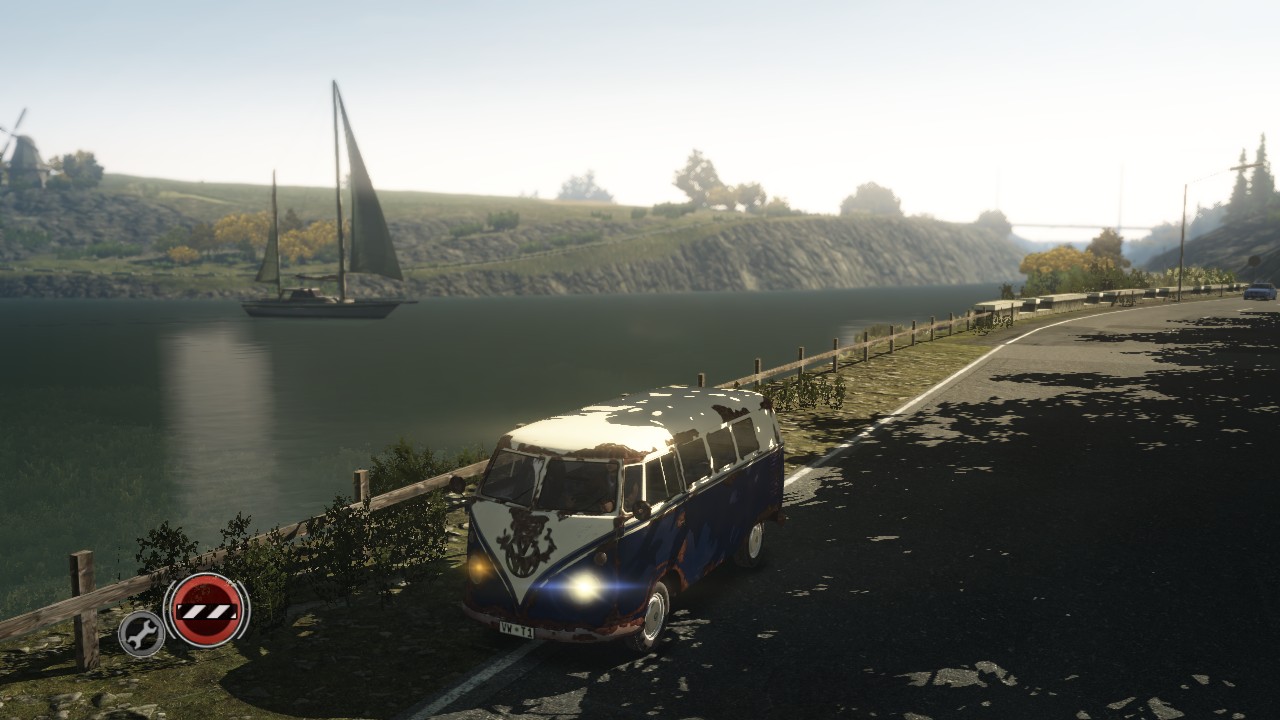
Task: Activate the red striped barrier icon
Action: (207, 609)
